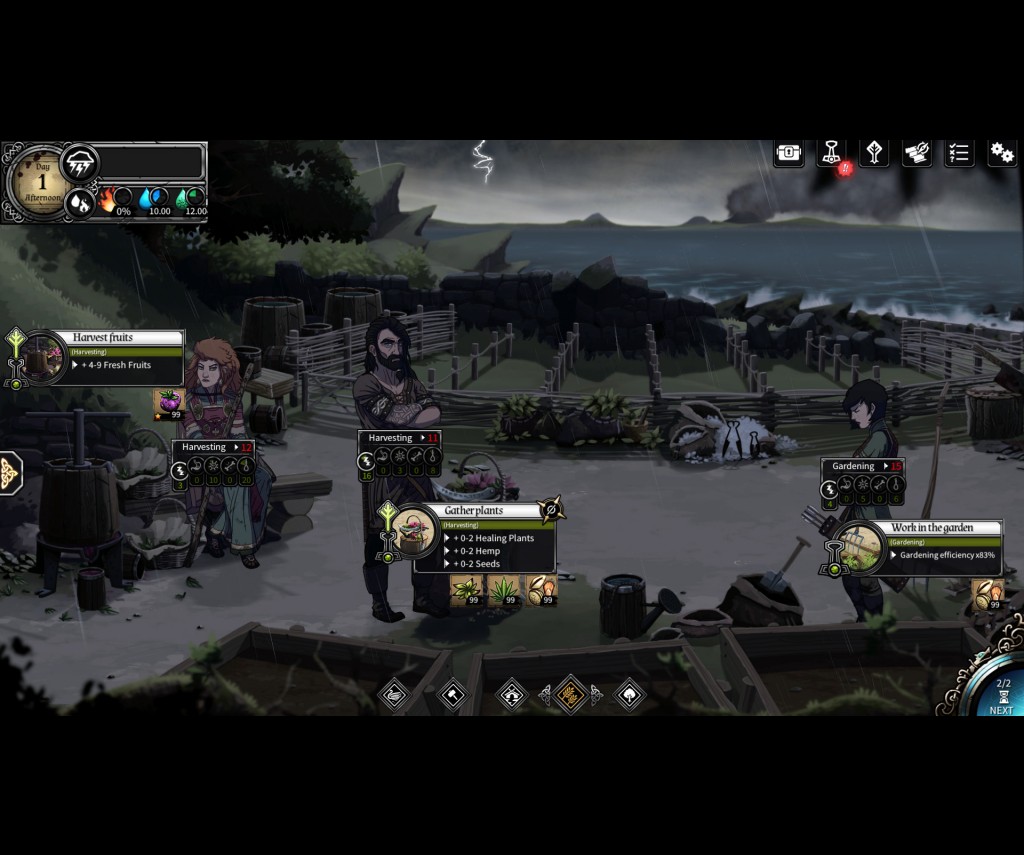Image resolution: width=1024 pixels, height=855 pixels.
Task: Open the settings gears menu
Action: (1001, 153)
